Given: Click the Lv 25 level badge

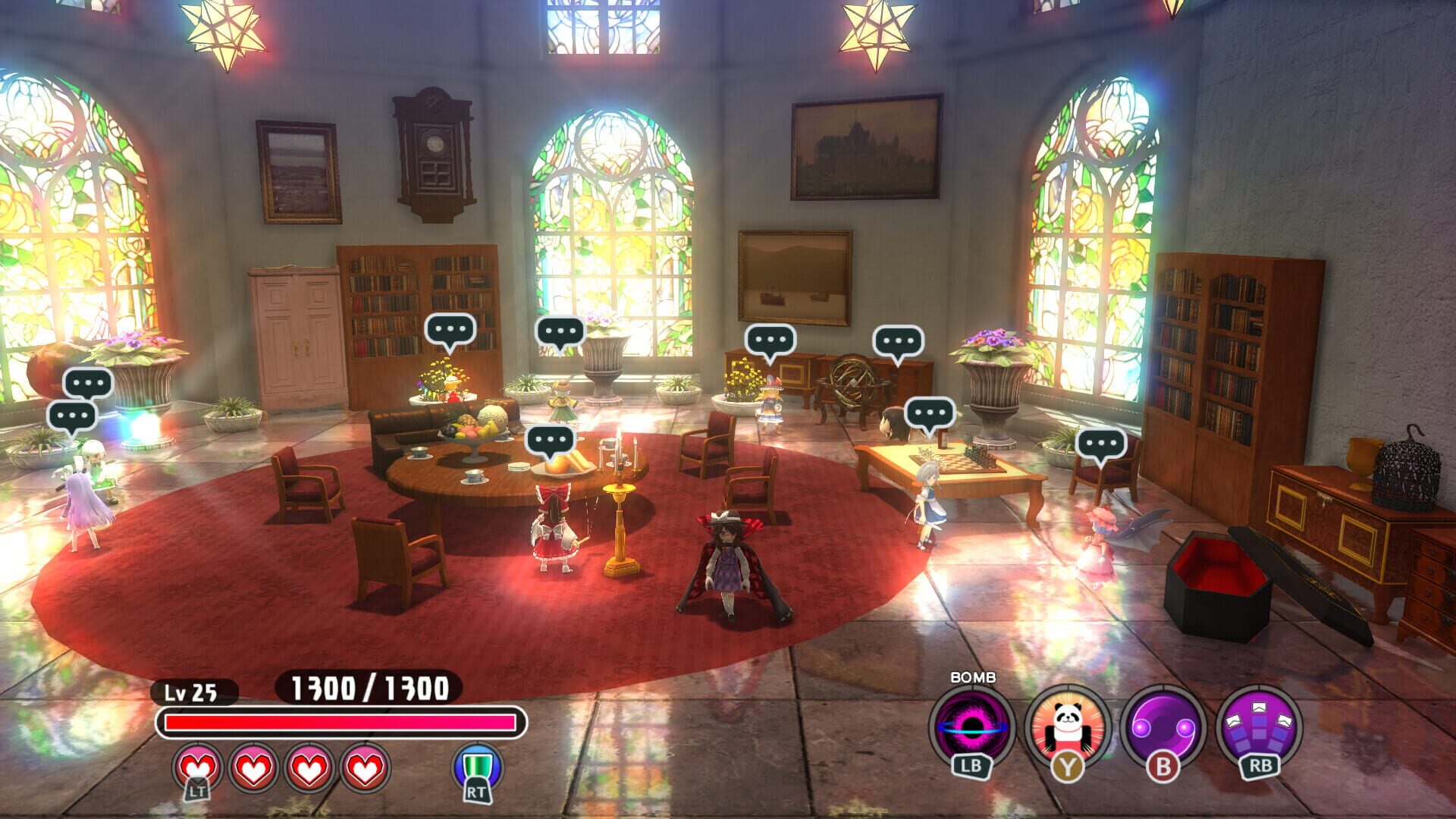Looking at the screenshot, I should pos(193,692).
